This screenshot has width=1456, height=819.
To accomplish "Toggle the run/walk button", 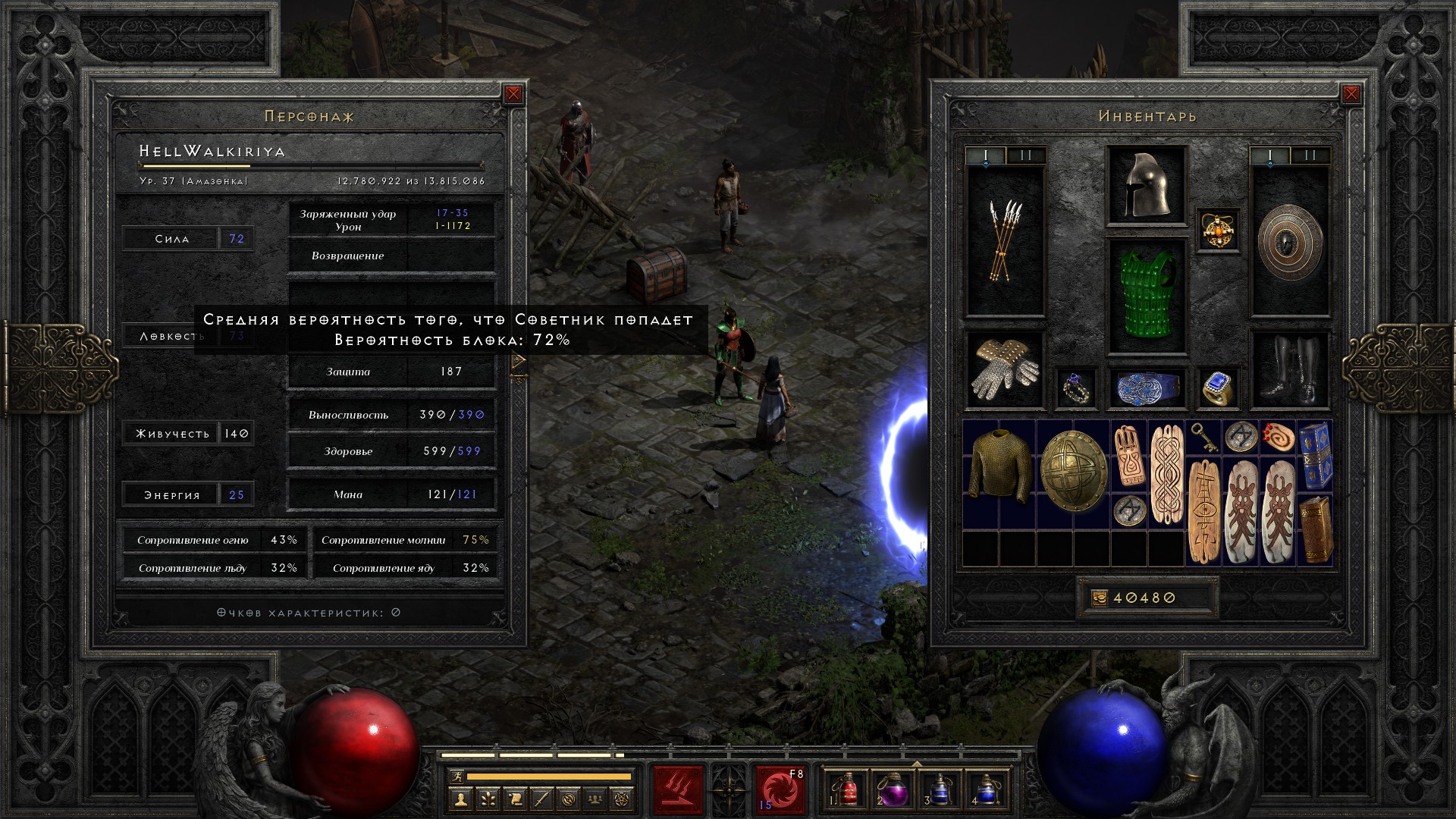I will click(455, 776).
